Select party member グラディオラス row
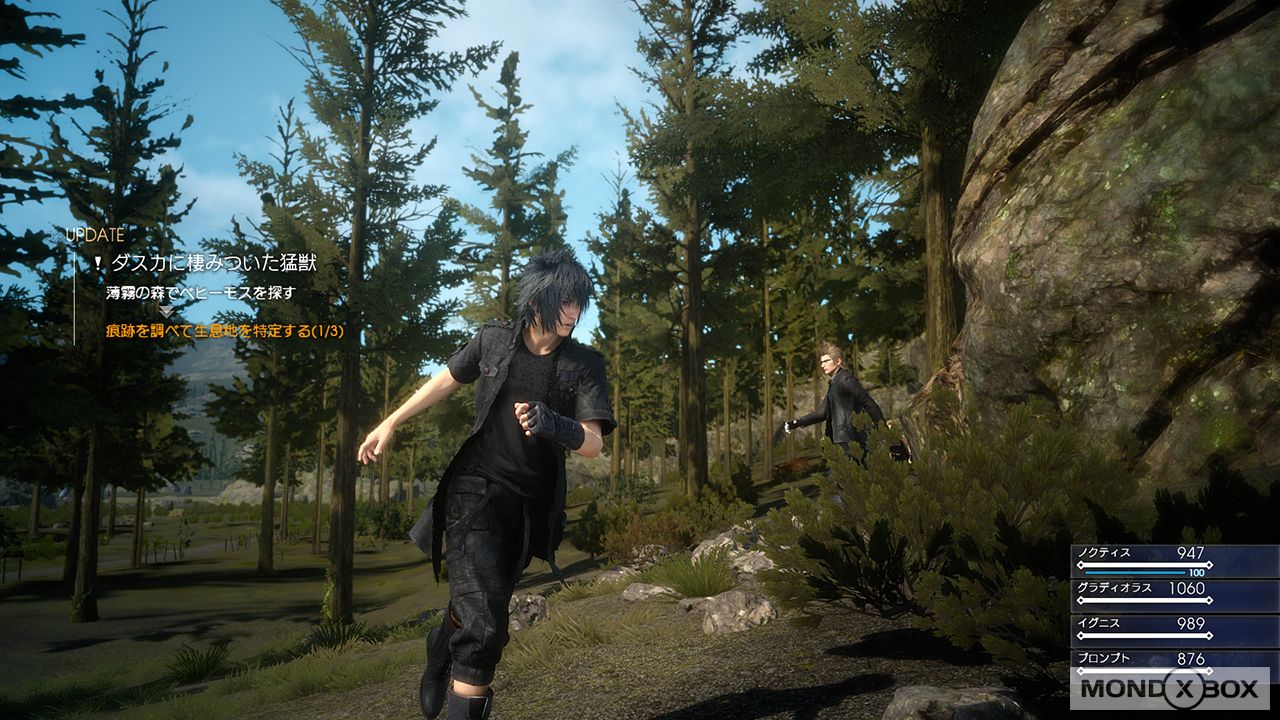 pyautogui.click(x=1174, y=594)
